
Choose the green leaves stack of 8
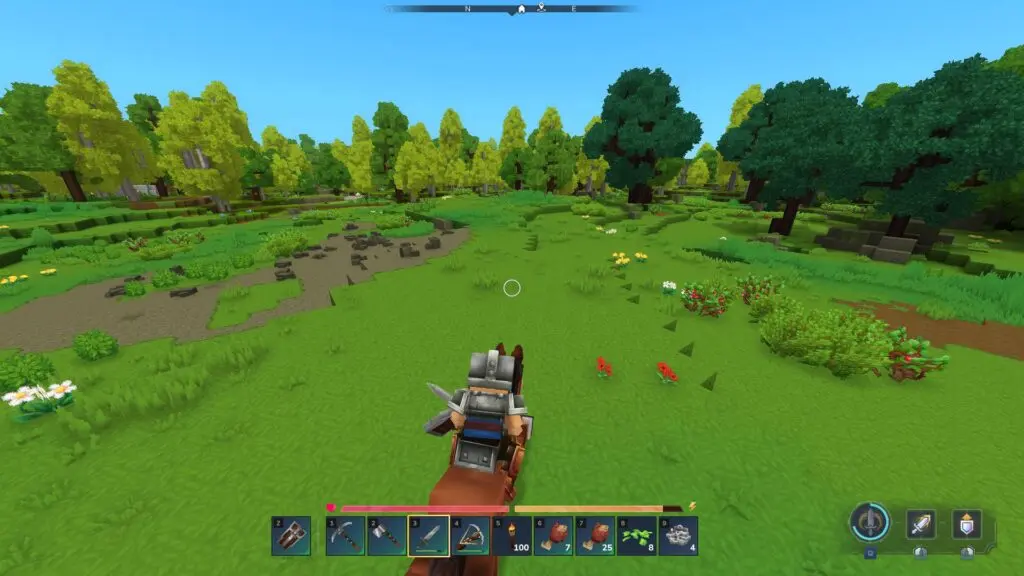click(x=636, y=536)
